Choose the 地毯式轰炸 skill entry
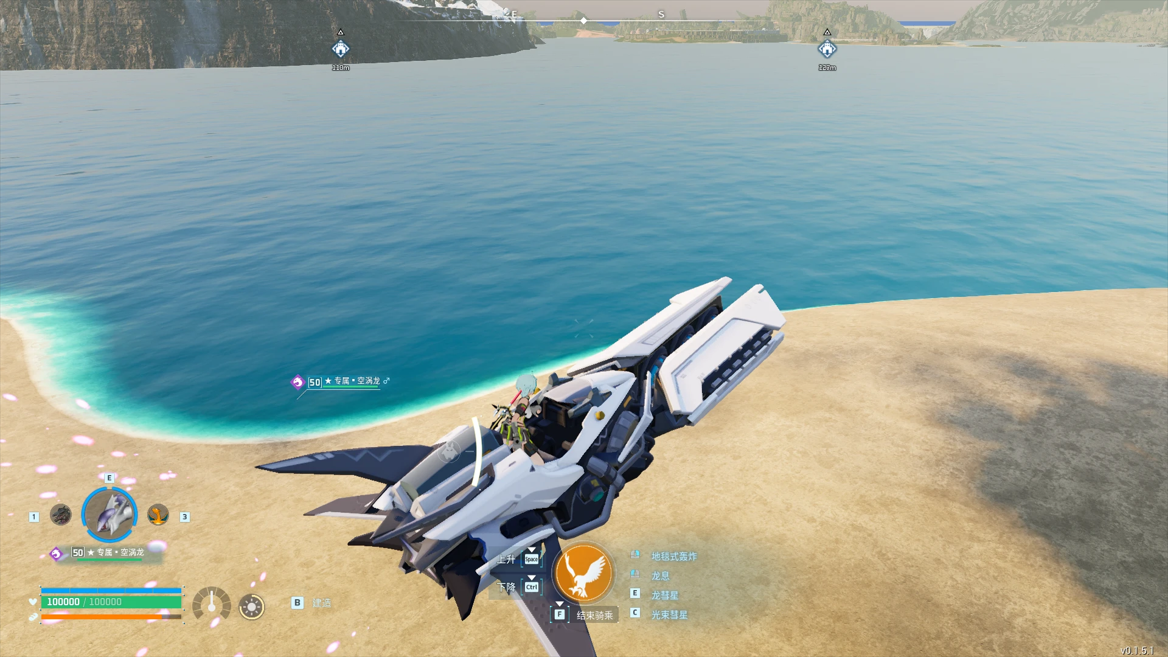The width and height of the screenshot is (1168, 657). coord(673,557)
